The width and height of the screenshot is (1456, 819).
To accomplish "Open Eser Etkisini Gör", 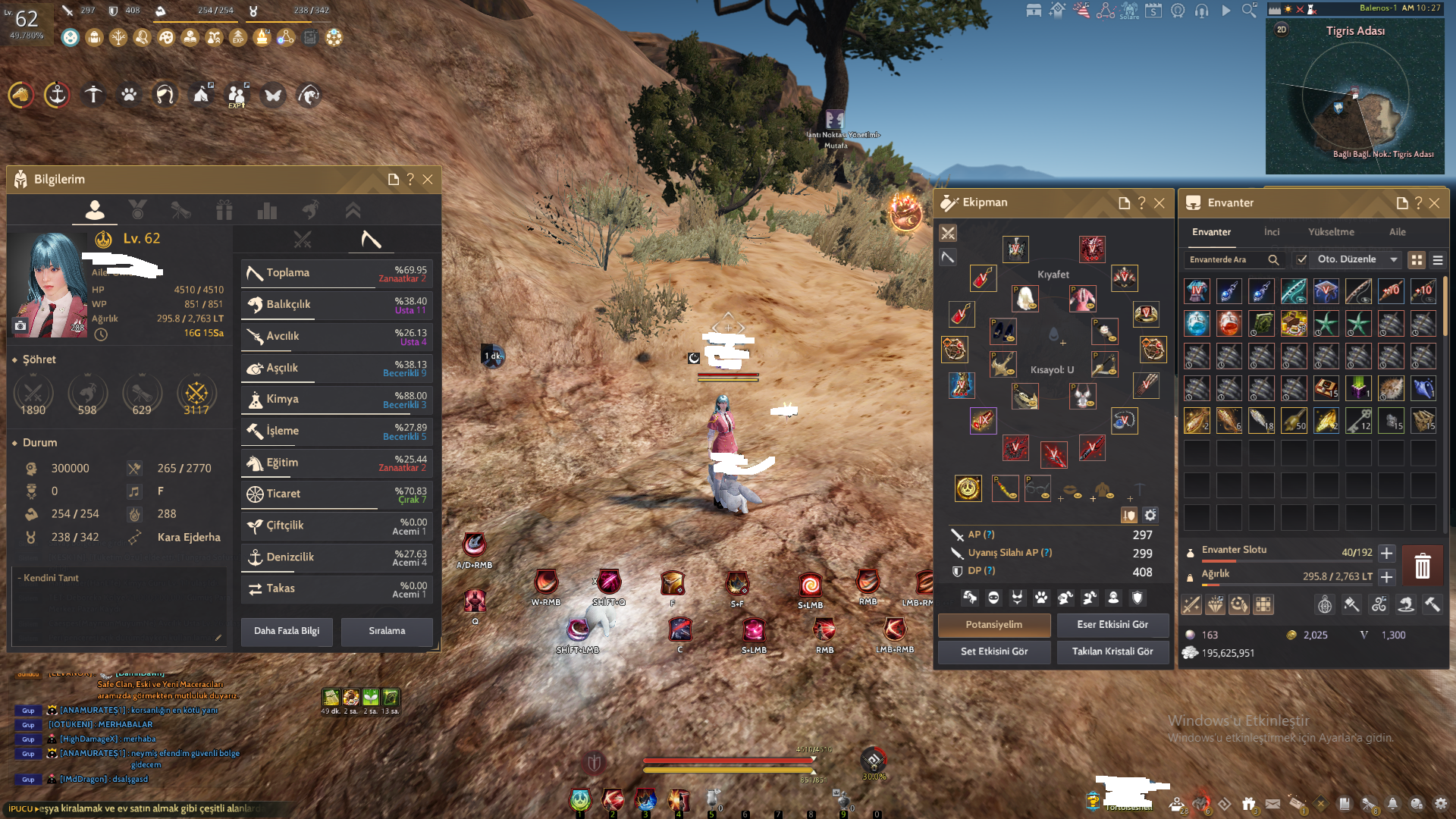I will 1112,625.
